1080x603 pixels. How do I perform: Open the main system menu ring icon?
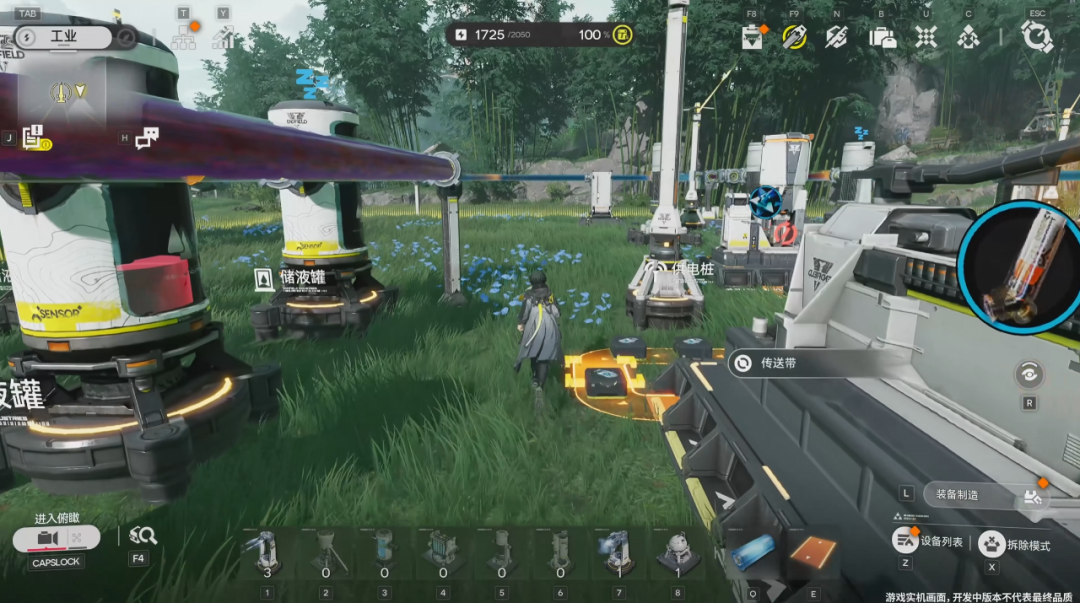point(1037,36)
